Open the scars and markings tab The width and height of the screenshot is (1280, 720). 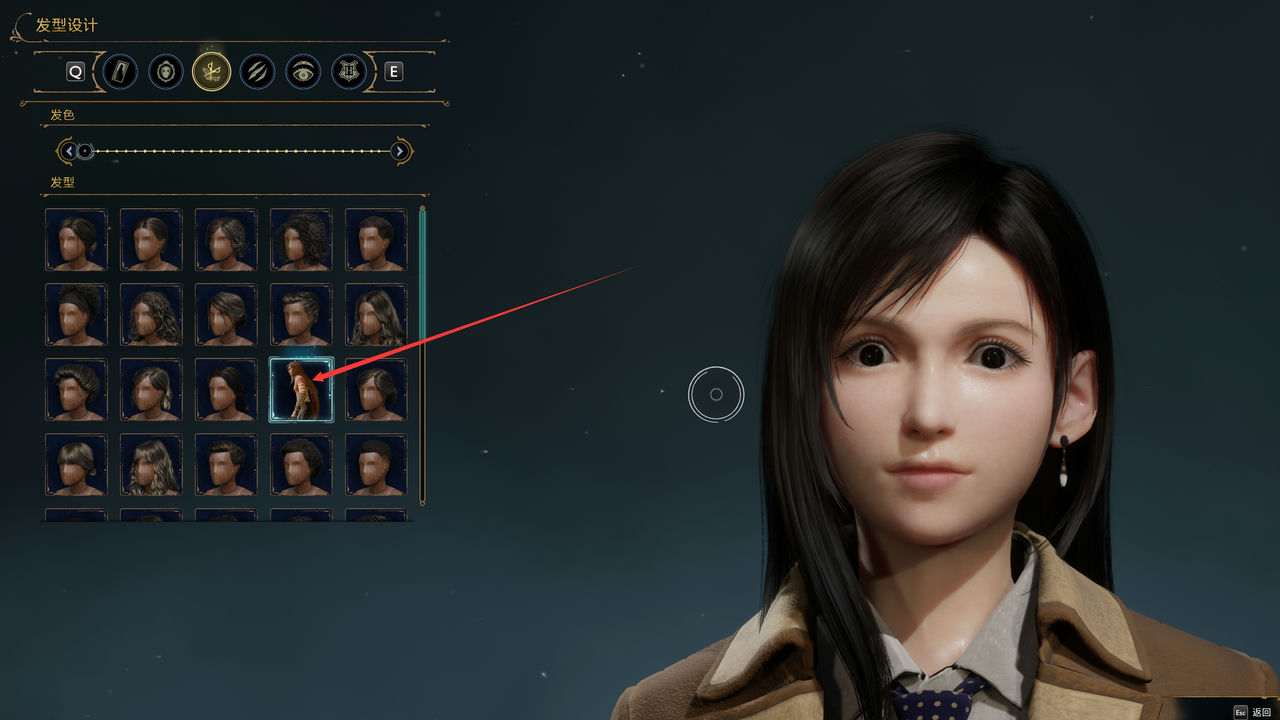click(258, 72)
